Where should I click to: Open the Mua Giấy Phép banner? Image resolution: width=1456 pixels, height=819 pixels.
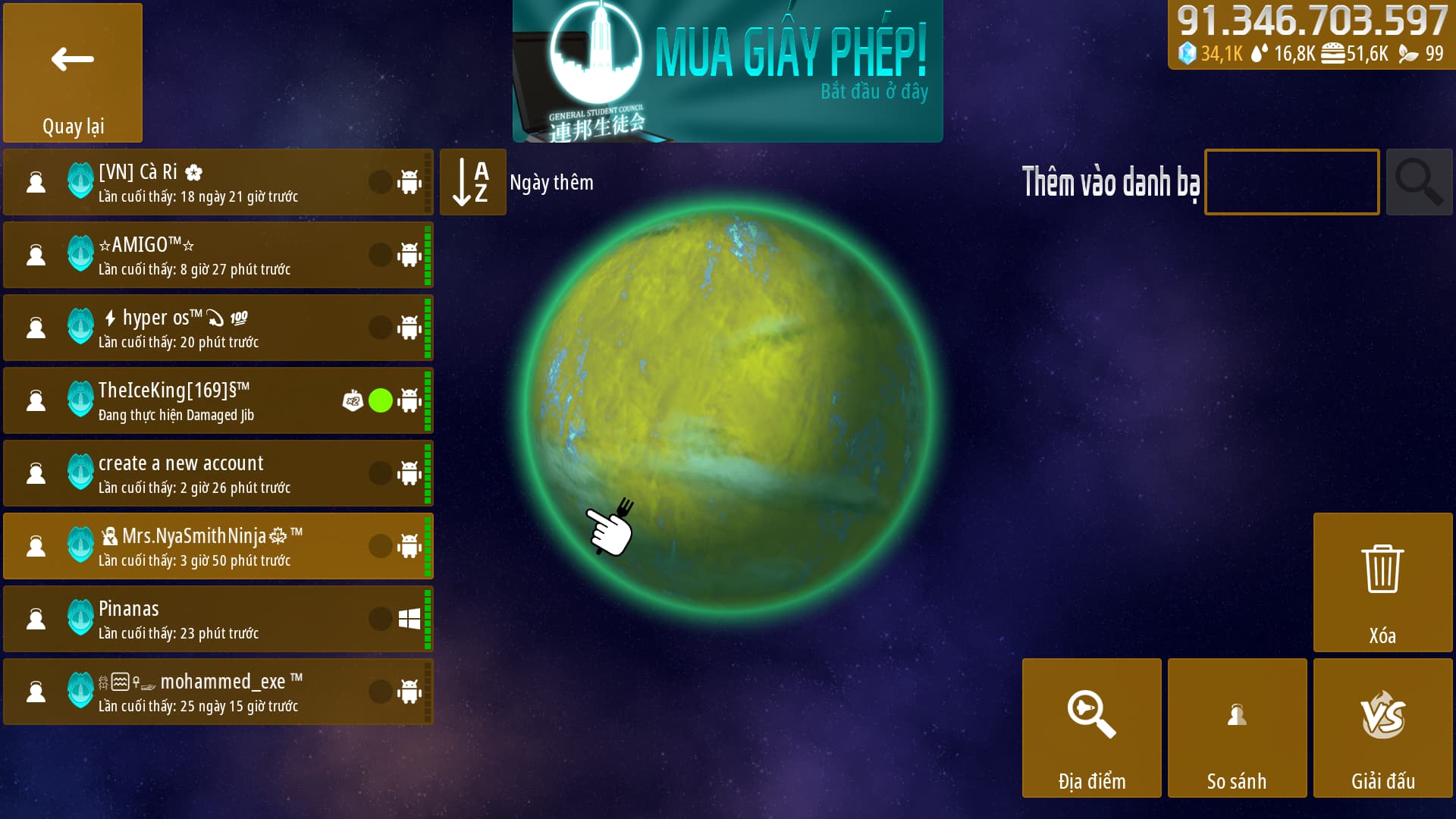[x=727, y=71]
